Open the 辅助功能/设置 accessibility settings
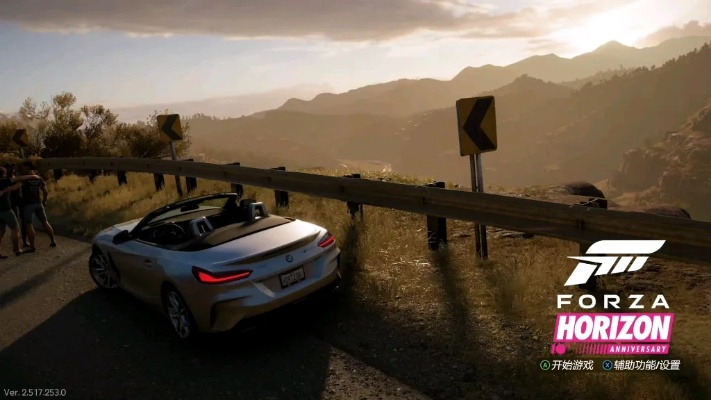711x400 pixels. tap(641, 366)
